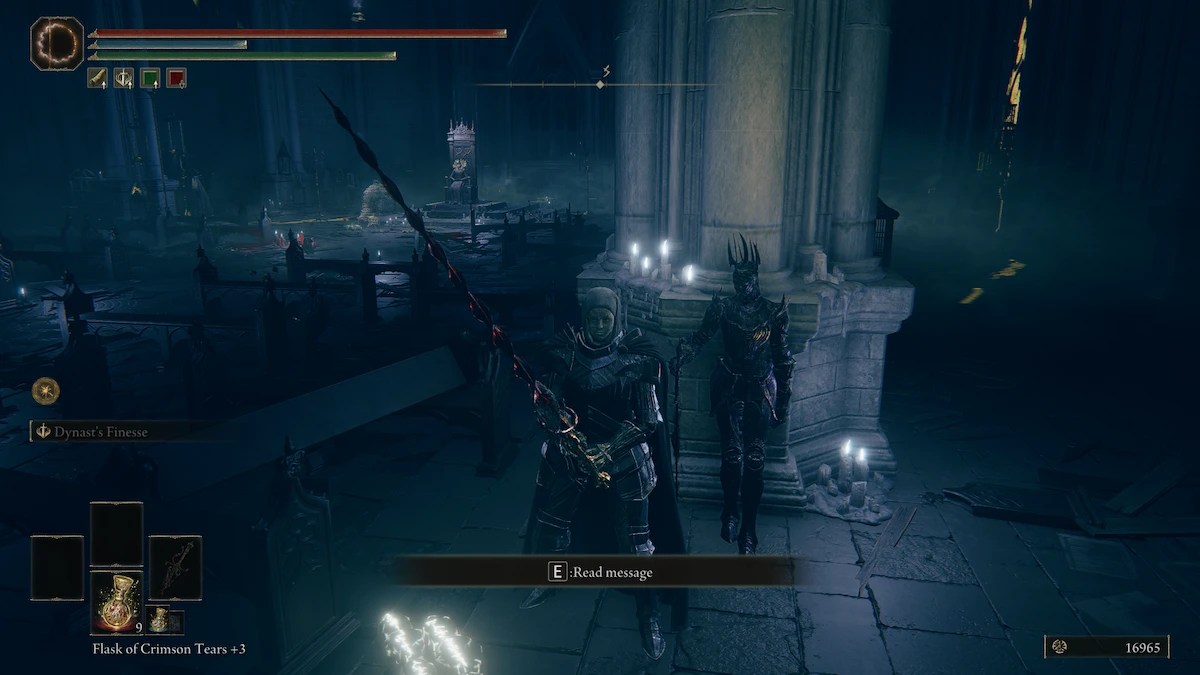1200x675 pixels.
Task: Select the Flask of Crimson Tears slot
Action: (x=117, y=603)
